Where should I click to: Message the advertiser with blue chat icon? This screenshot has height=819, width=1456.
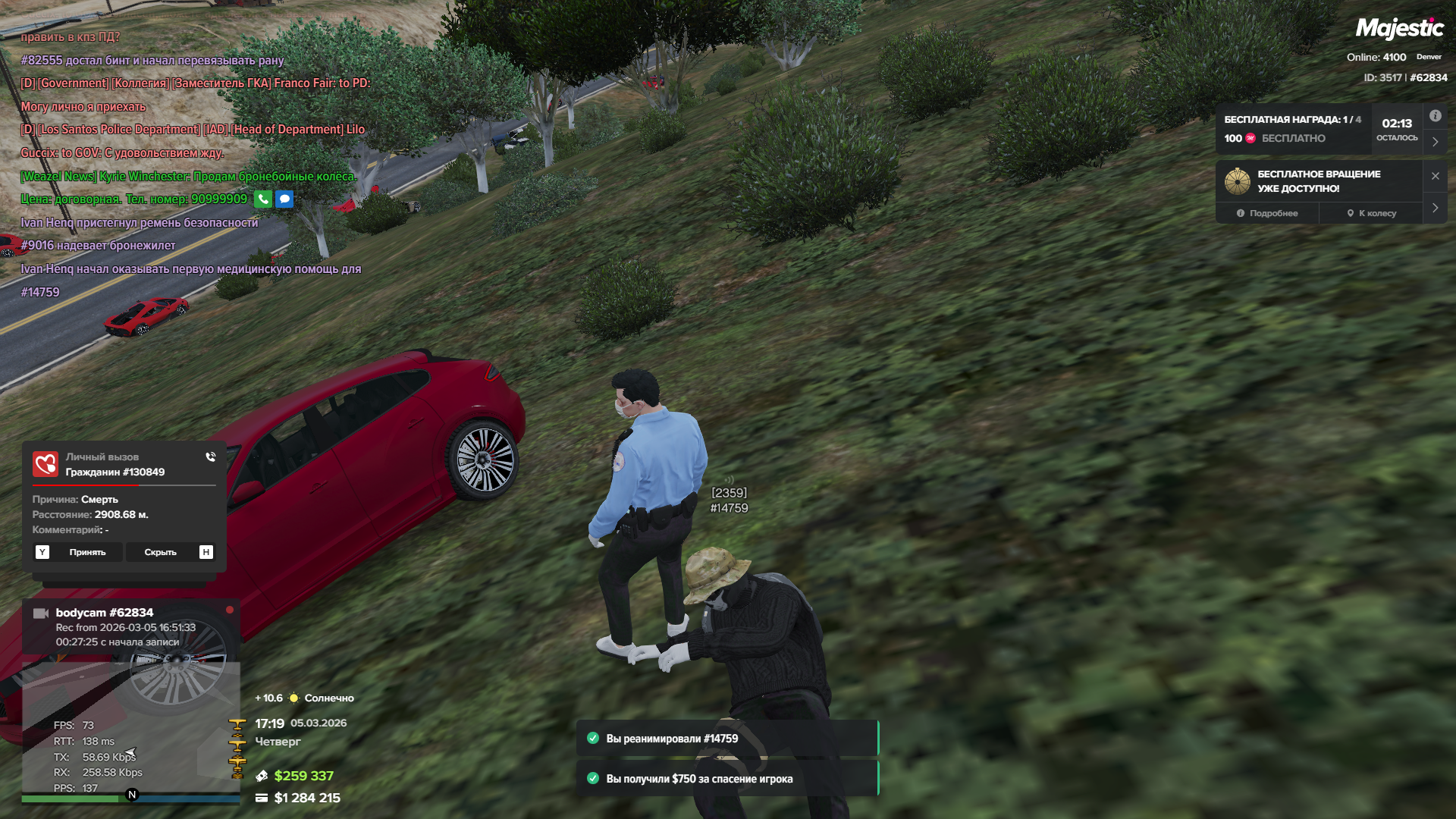point(284,199)
